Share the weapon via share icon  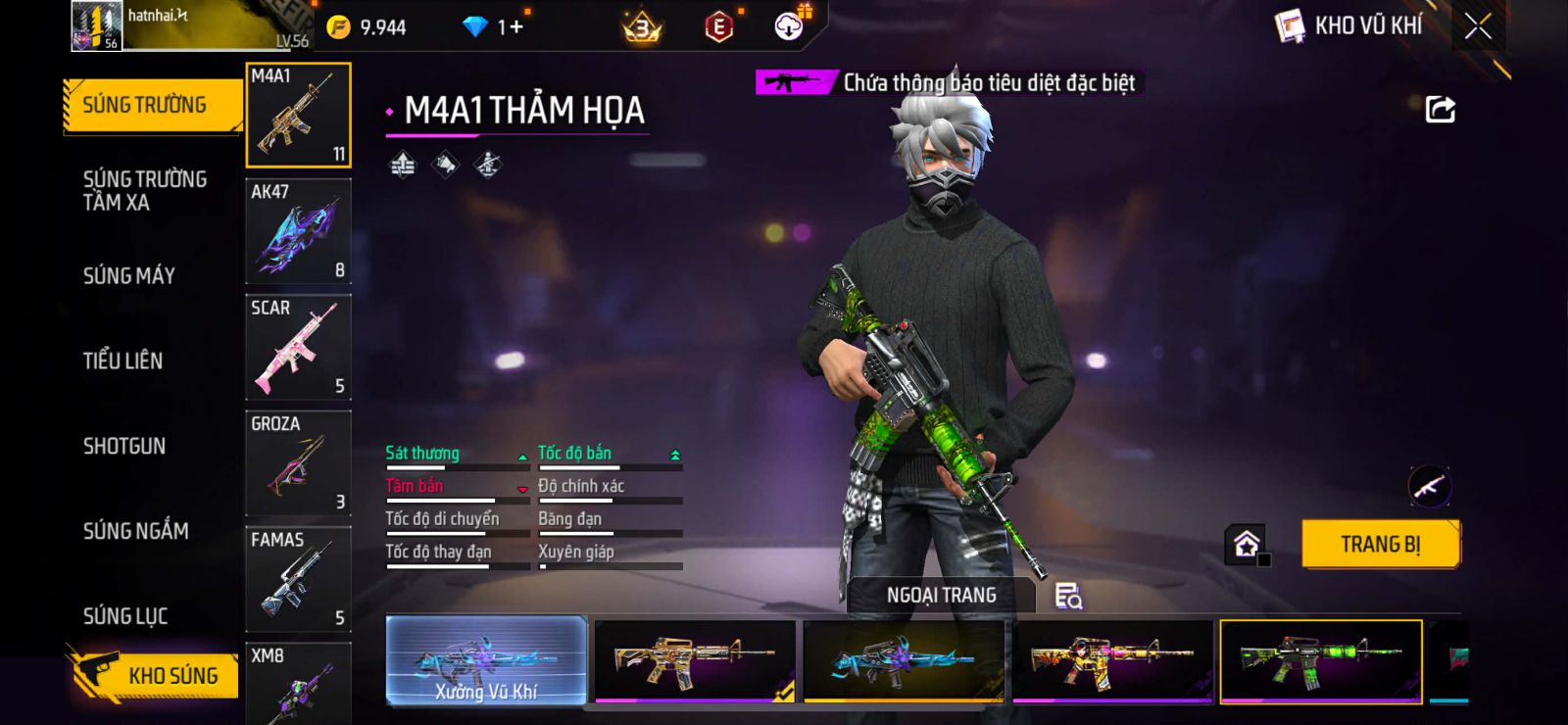click(x=1440, y=109)
